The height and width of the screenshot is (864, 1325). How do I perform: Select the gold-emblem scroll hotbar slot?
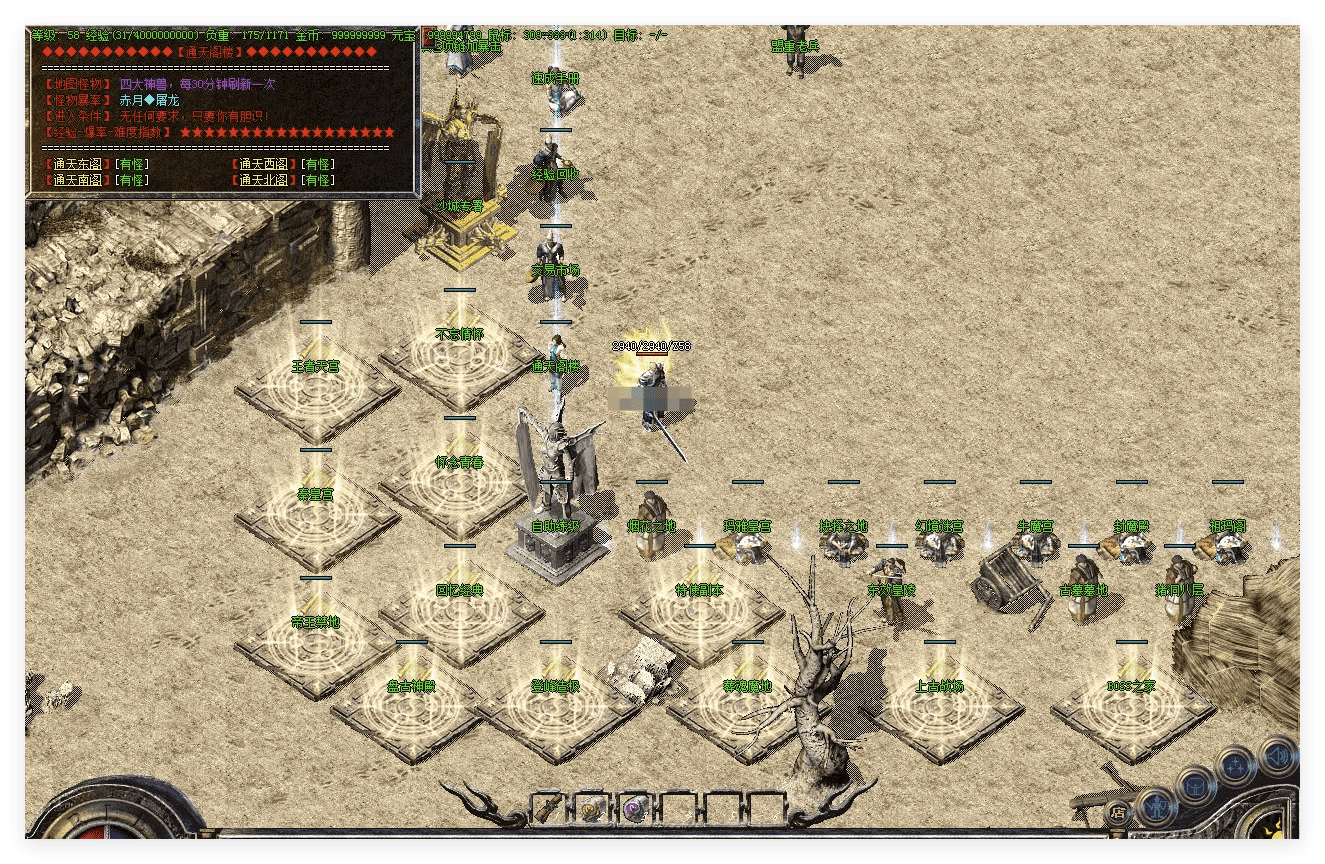coord(591,808)
